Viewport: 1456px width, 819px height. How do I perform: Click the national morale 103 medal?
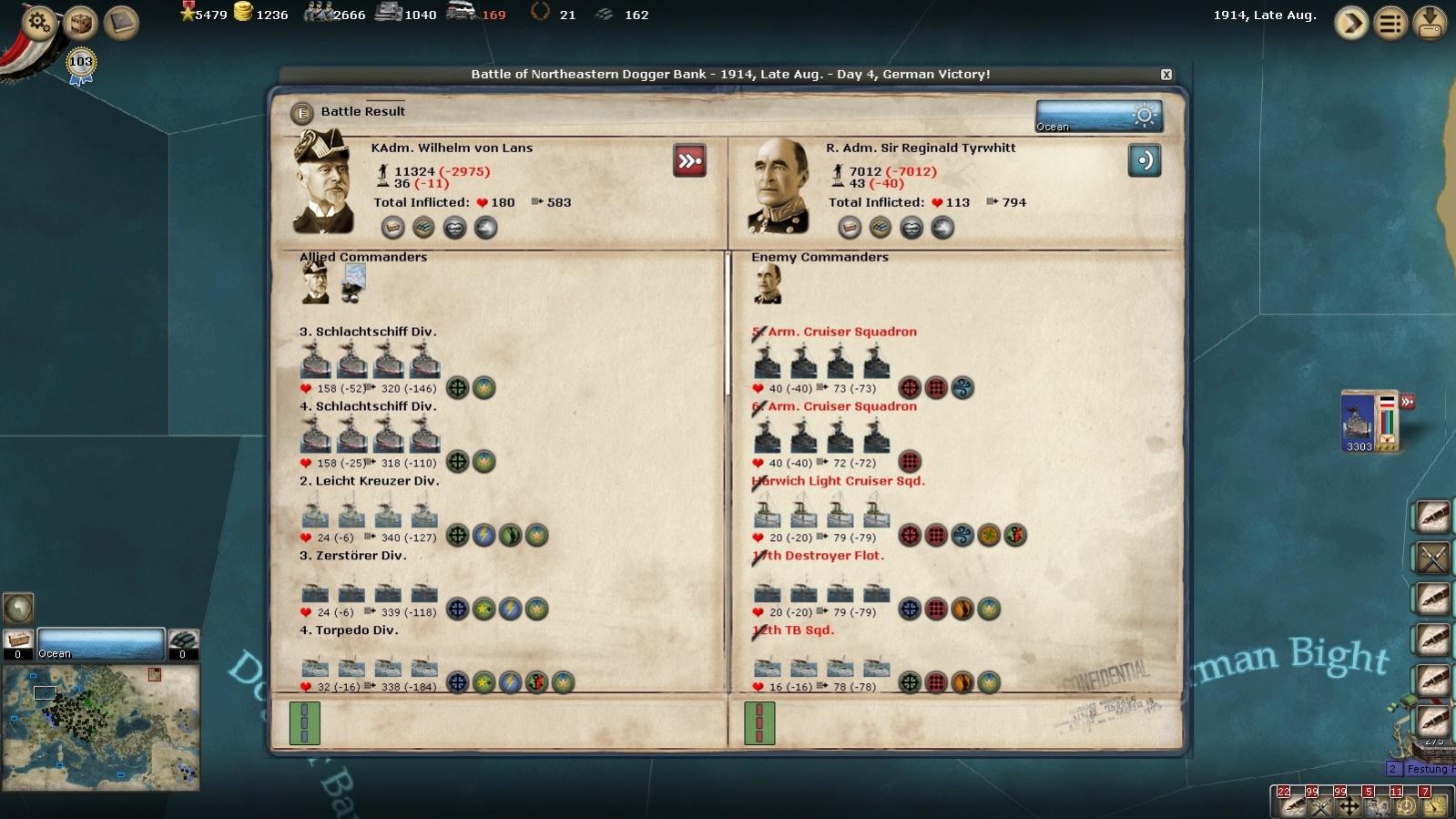click(81, 64)
